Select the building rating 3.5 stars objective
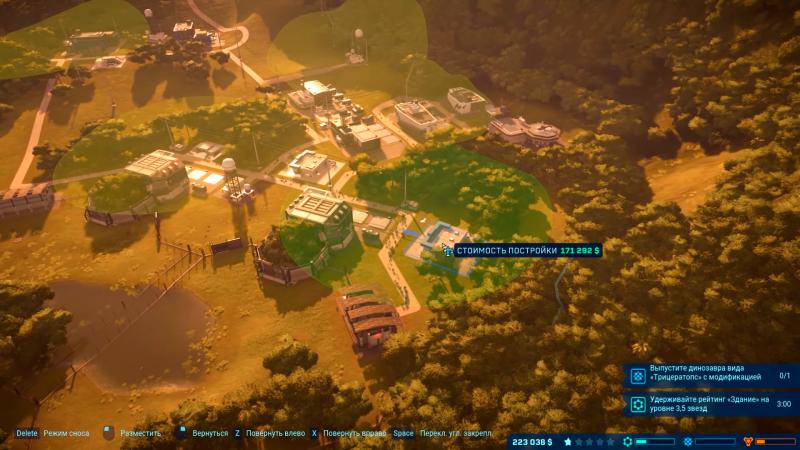Image resolution: width=800 pixels, height=450 pixels. click(712, 405)
